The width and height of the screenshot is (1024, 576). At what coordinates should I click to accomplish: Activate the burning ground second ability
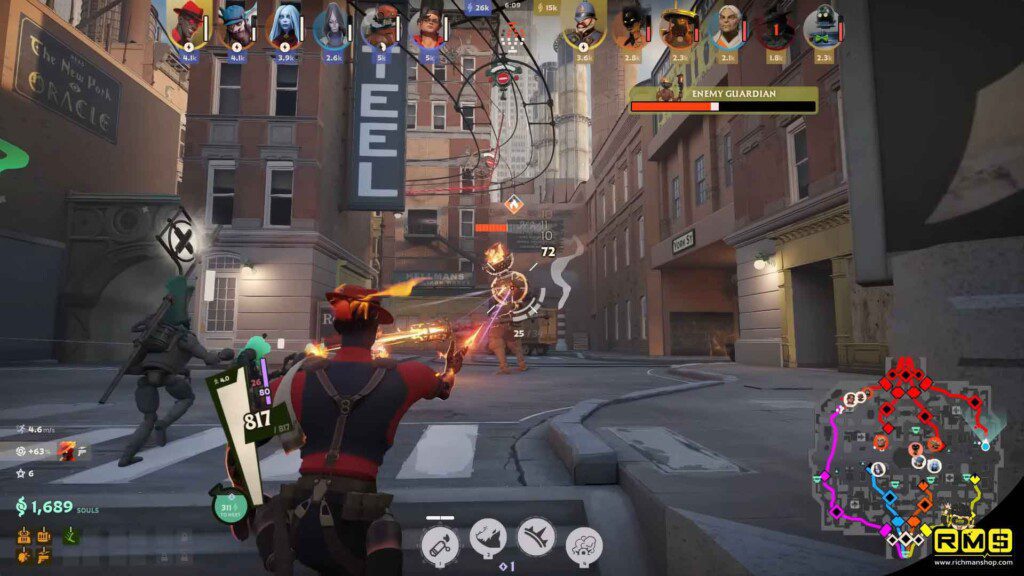[489, 538]
